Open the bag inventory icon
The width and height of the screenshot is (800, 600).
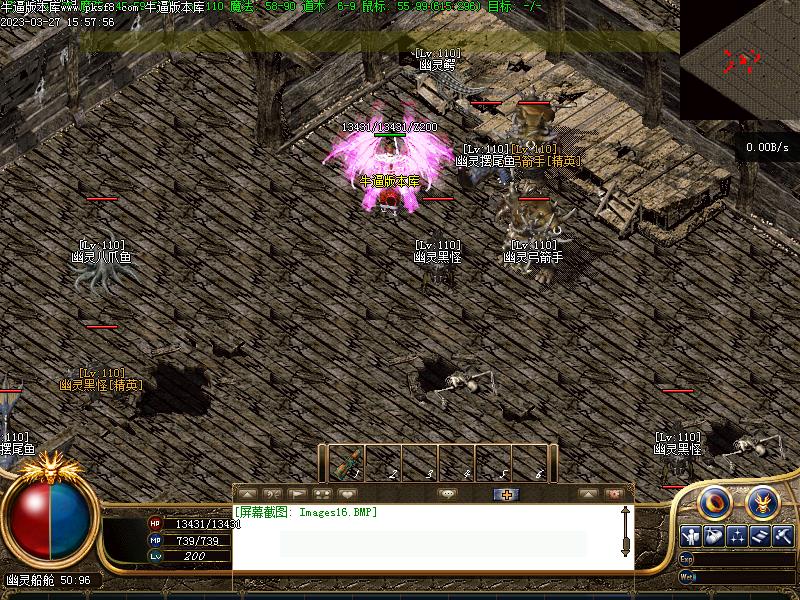pos(714,536)
